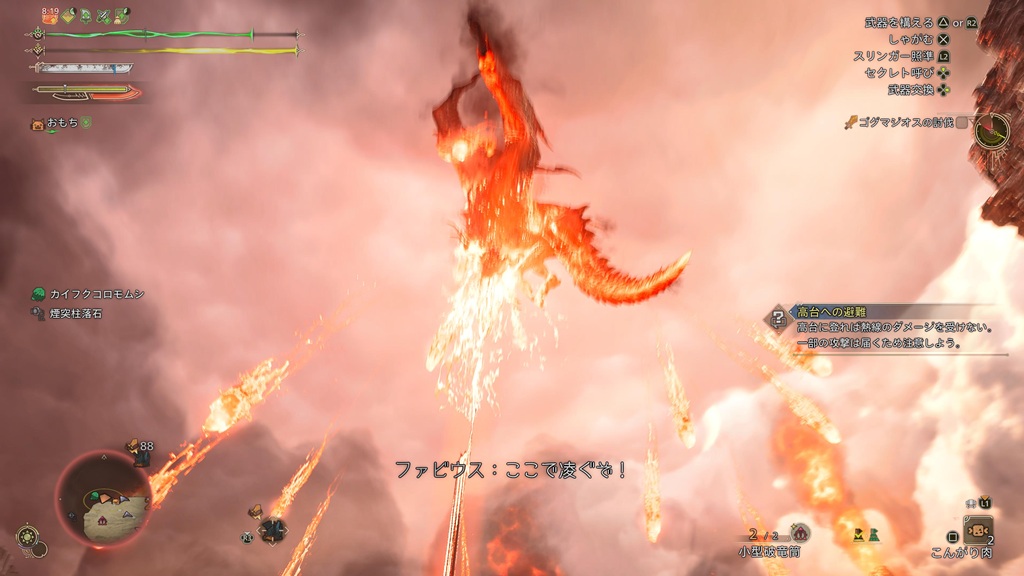This screenshot has width=1024, height=576.
Task: Click the ゴグマジオスの討伐 quest objective
Action: (907, 122)
